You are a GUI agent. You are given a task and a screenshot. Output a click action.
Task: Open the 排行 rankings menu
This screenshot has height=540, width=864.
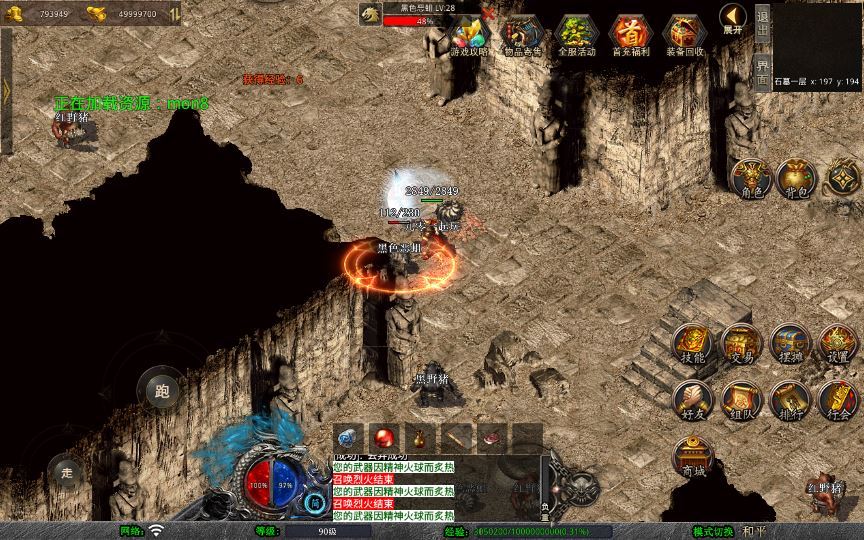(x=789, y=400)
